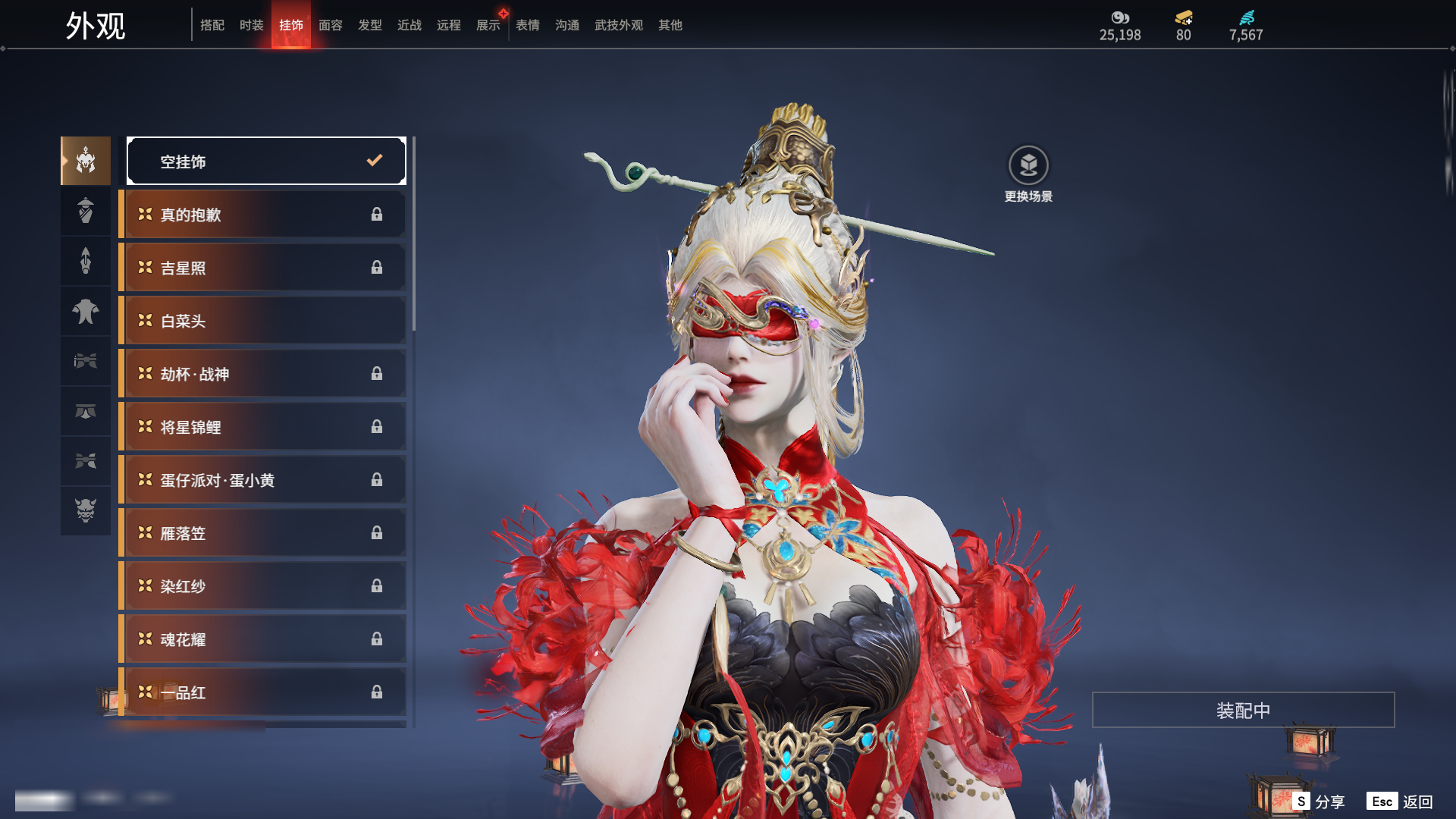Choose the 空挂饰 entry
1456x819 pixels.
266,161
